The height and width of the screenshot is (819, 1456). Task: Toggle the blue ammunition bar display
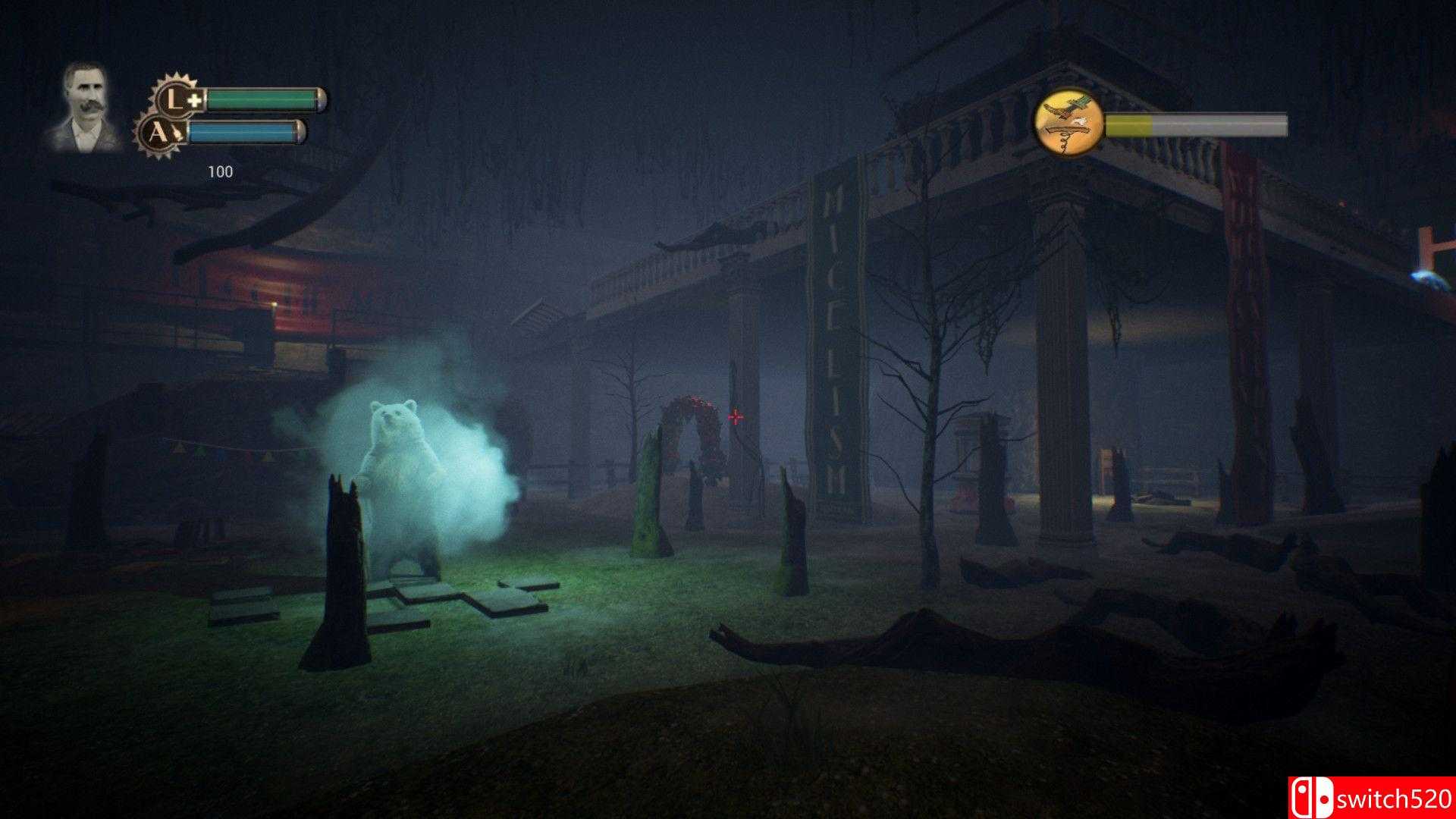(246, 130)
